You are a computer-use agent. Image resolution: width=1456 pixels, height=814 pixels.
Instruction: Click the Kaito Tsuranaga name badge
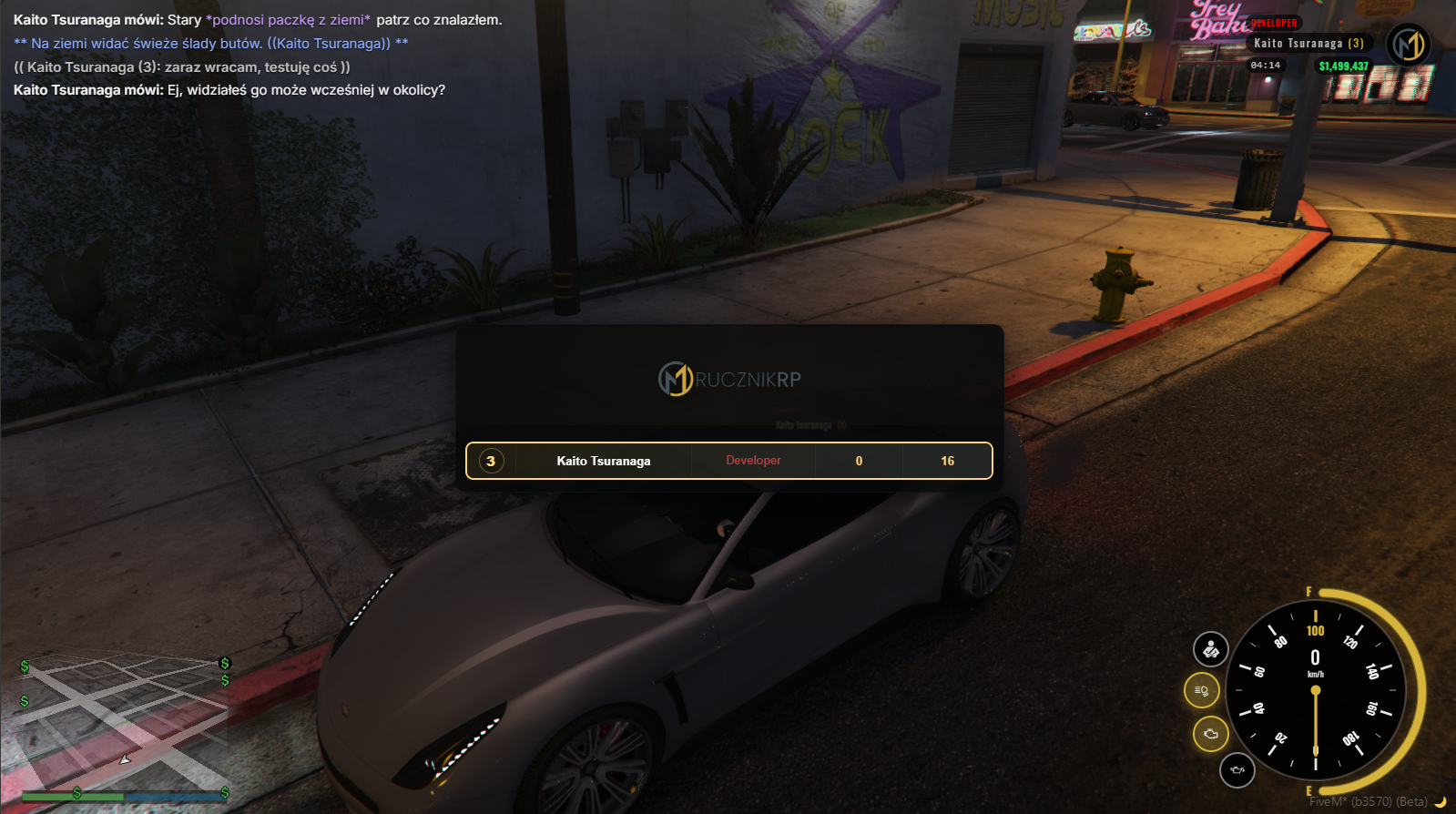1308,44
